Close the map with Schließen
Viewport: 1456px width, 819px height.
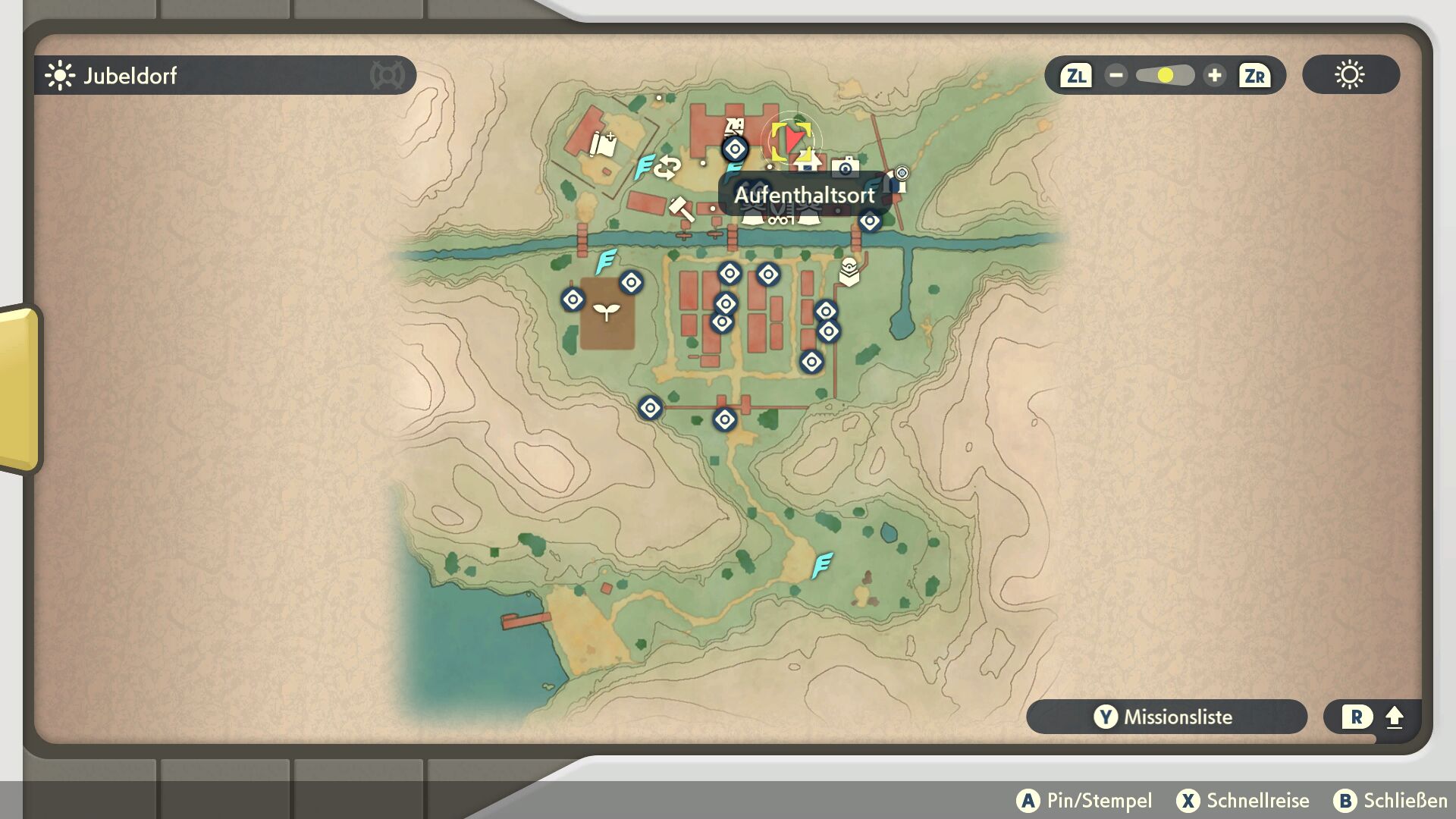(x=1390, y=801)
